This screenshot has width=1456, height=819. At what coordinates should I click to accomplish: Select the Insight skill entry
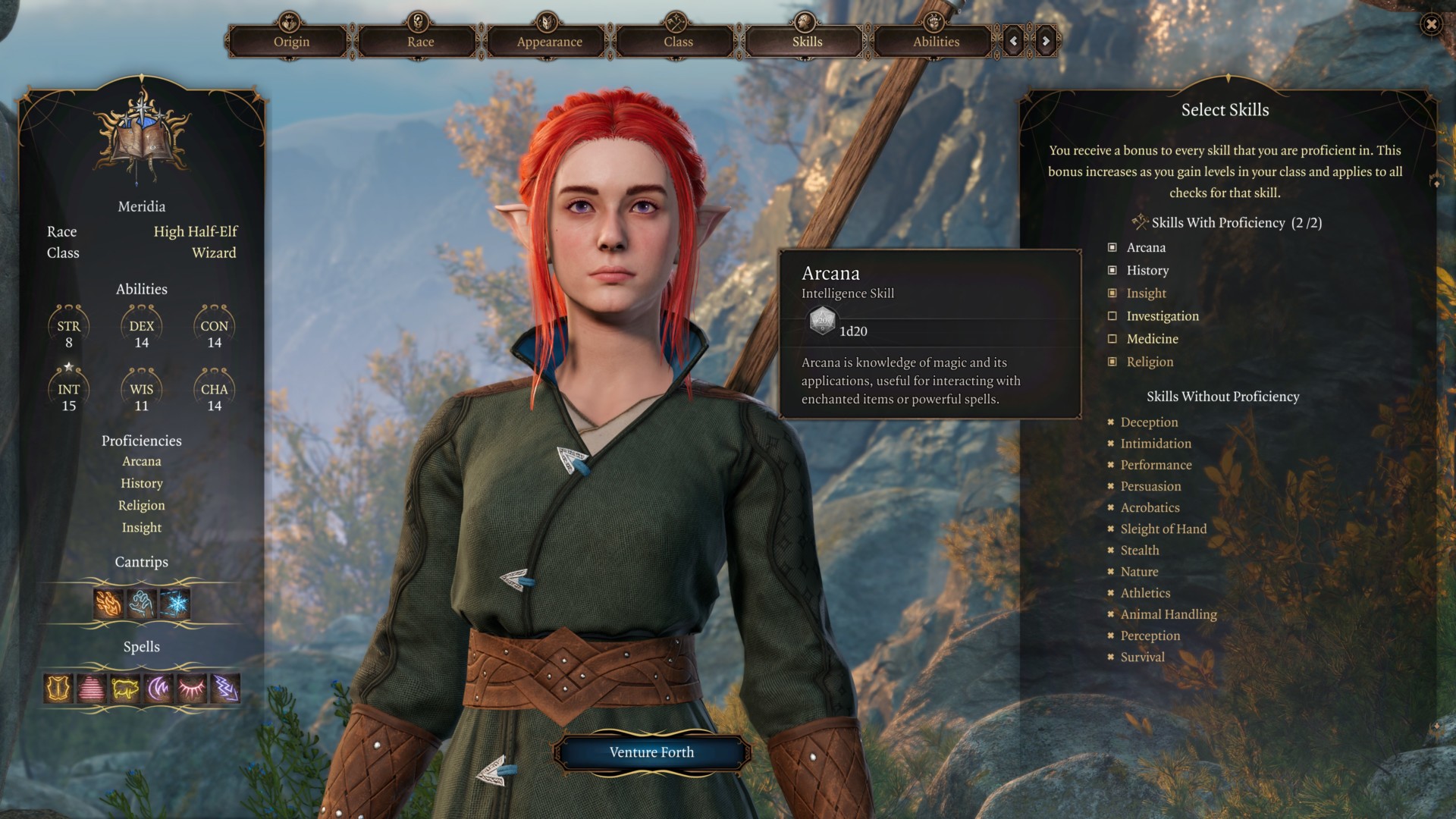[x=1146, y=293]
